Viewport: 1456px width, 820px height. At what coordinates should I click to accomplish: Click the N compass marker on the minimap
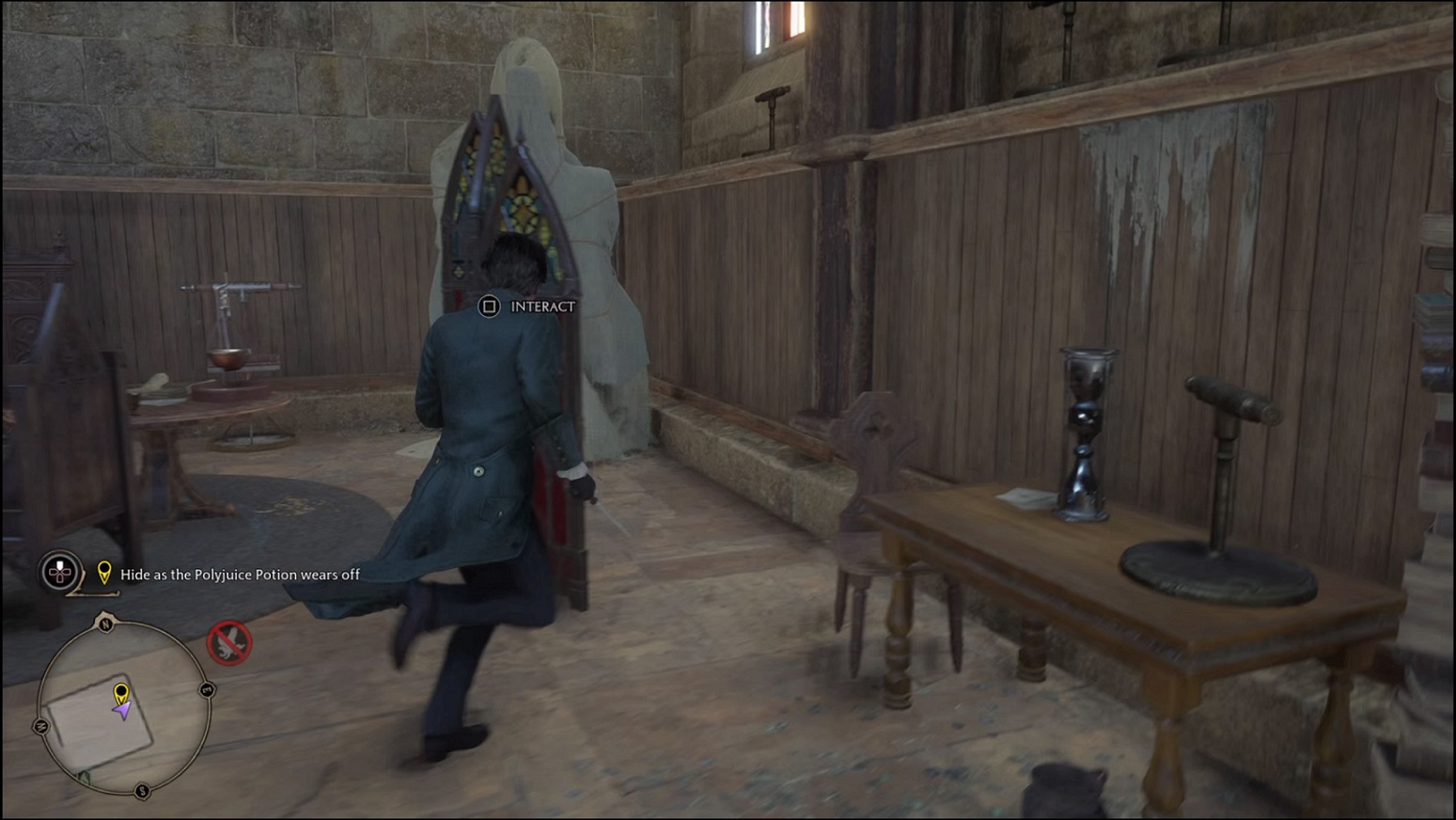(106, 624)
